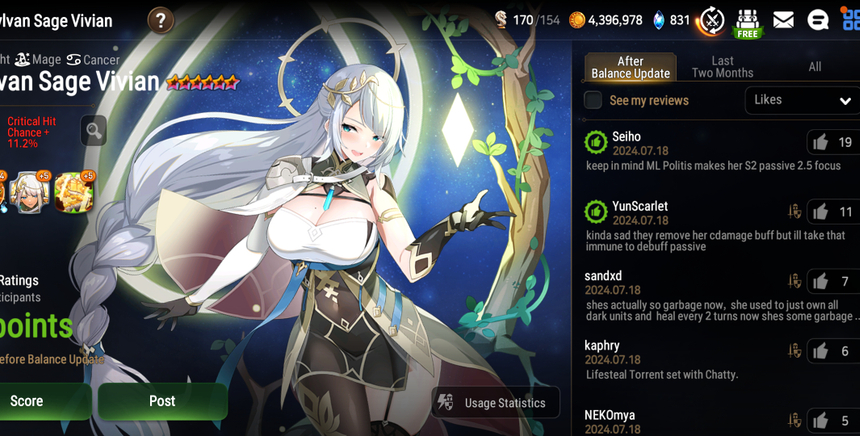This screenshot has width=860, height=436.
Task: Tick the See my reviews checkbox
Action: 593,100
